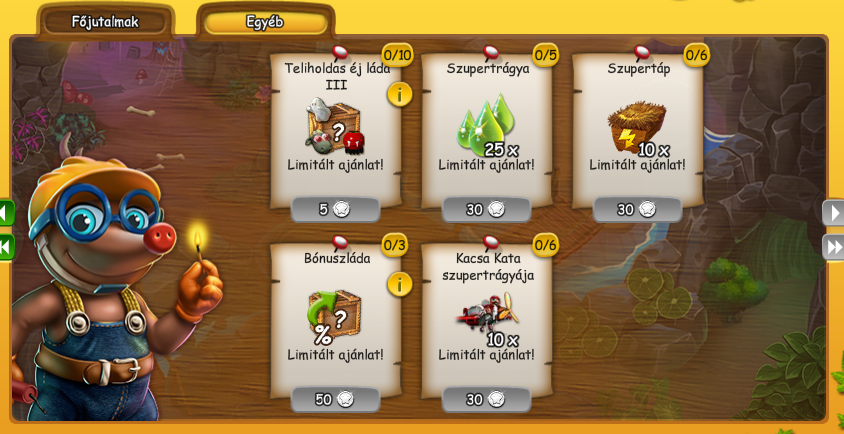The width and height of the screenshot is (844, 434).
Task: Buy Szupertáp for 30
Action: (637, 209)
